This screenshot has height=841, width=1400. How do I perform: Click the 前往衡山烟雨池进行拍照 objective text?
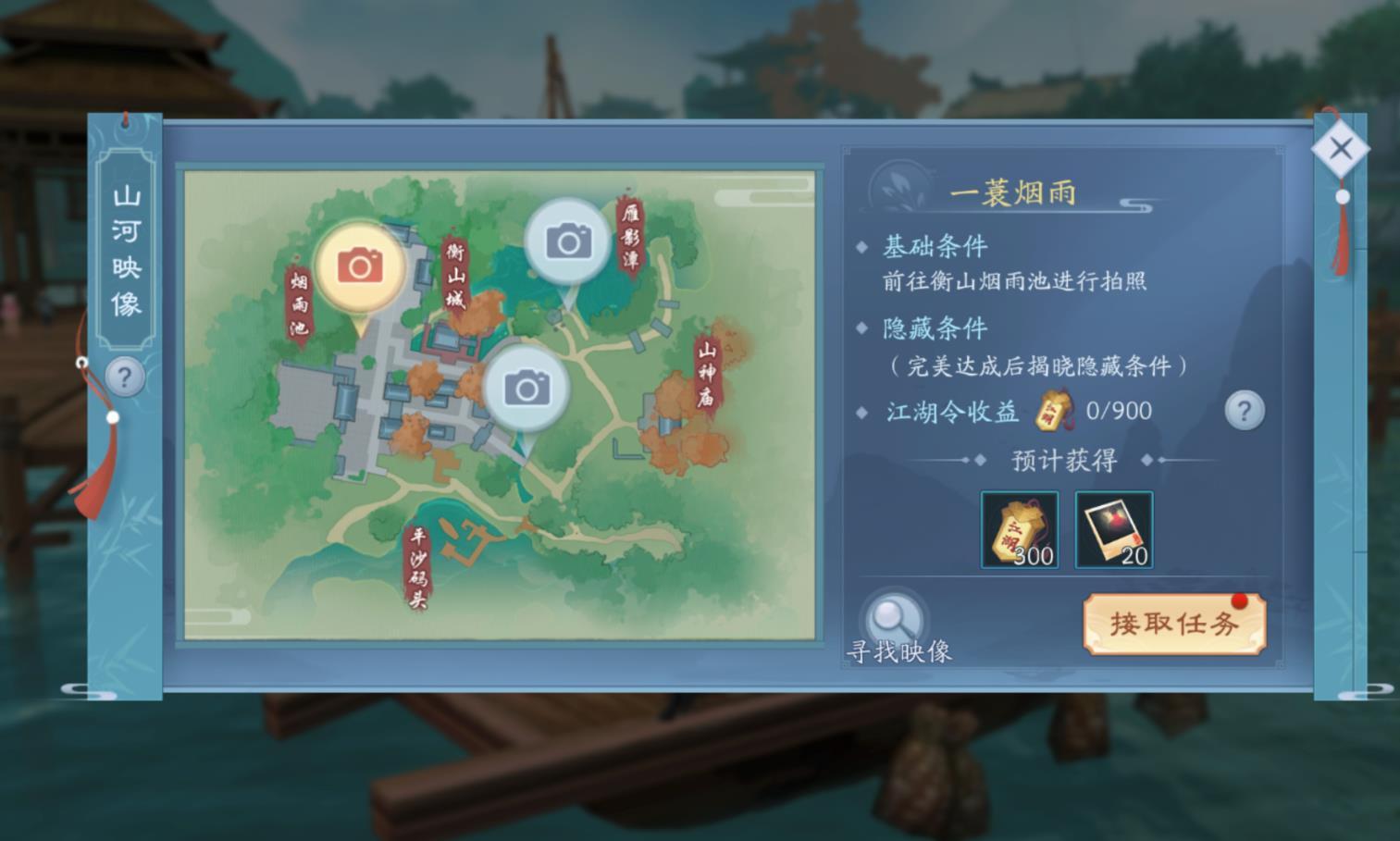click(x=1014, y=280)
